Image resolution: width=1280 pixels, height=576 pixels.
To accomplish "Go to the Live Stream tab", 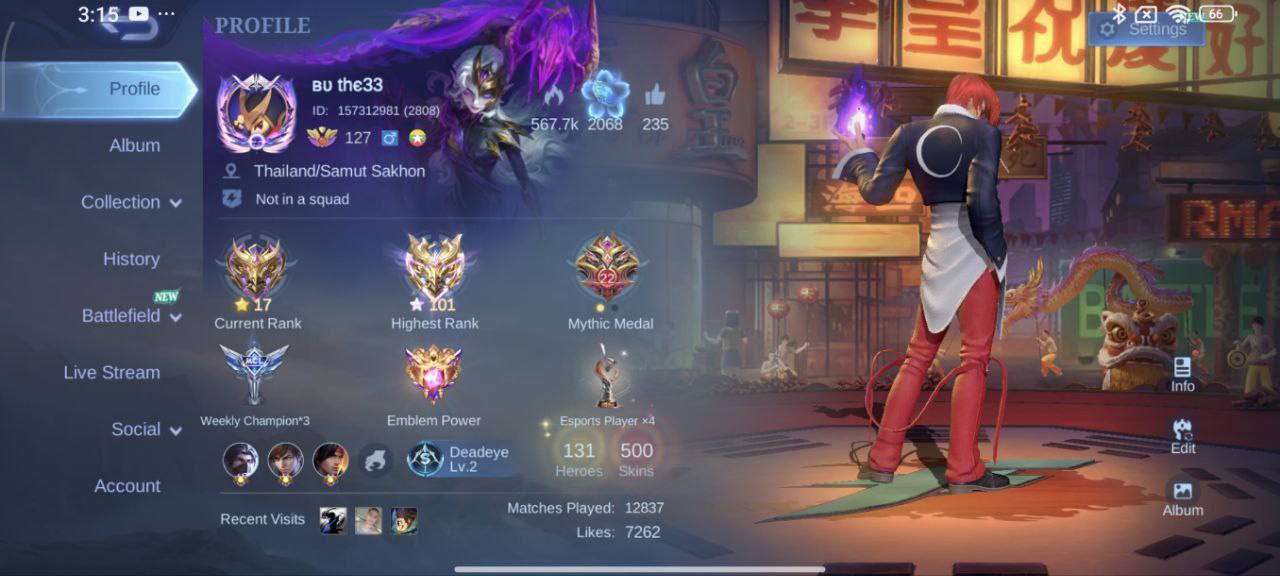I will click(x=112, y=372).
